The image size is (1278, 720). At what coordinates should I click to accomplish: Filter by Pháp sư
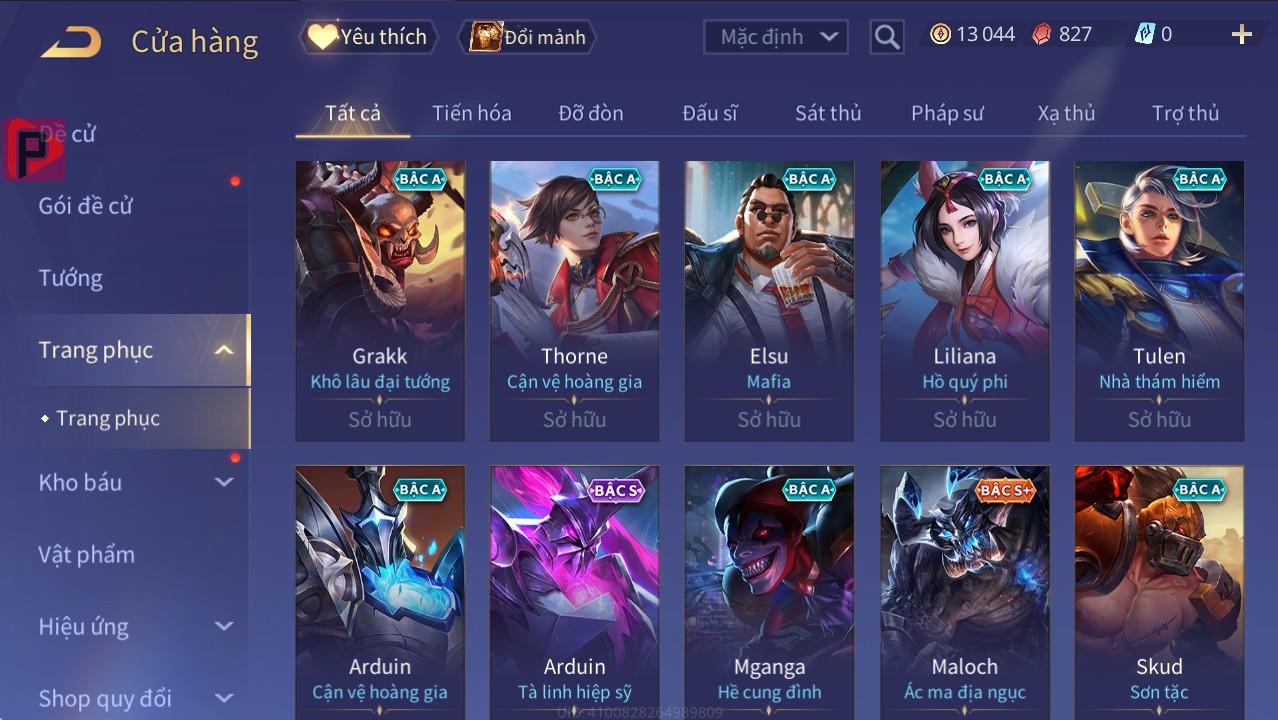pyautogui.click(x=947, y=113)
